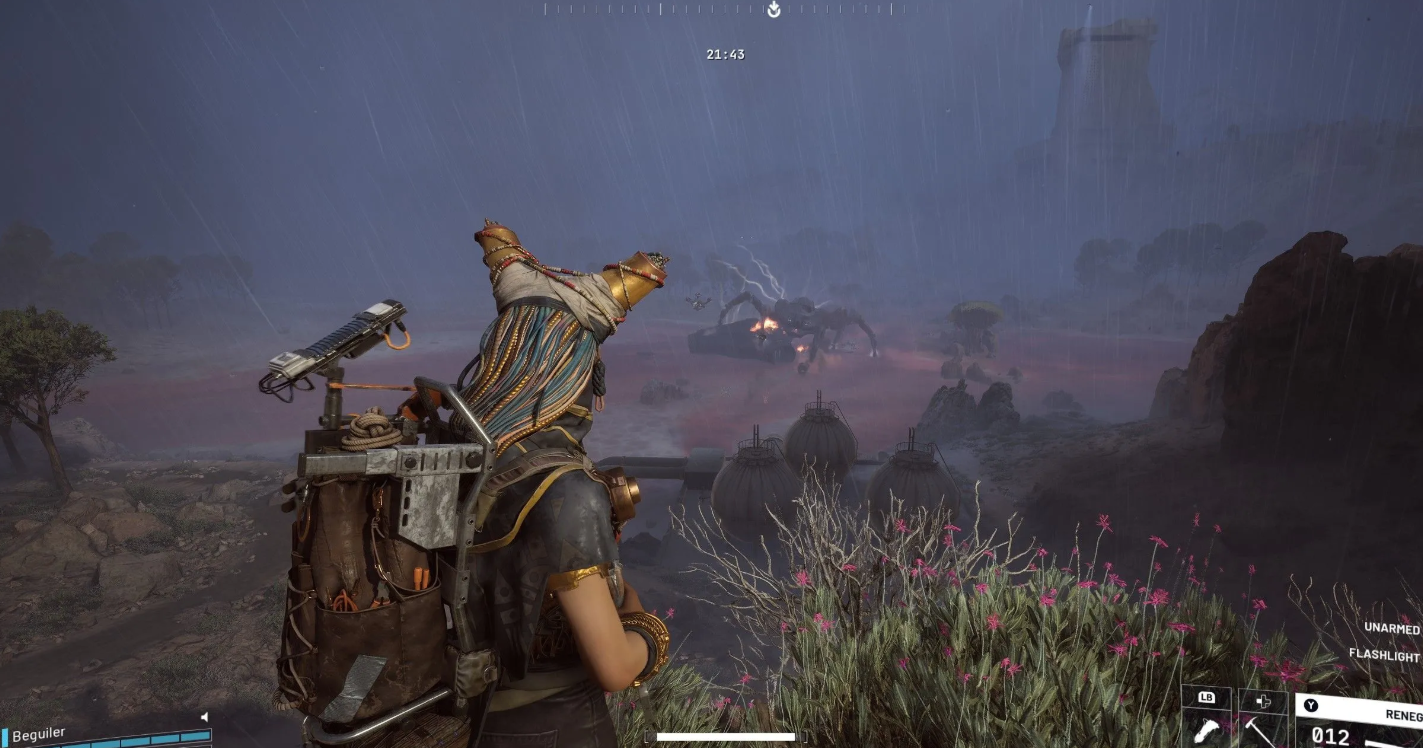Click the objective marker on the compass
The width and height of the screenshot is (1423, 748).
point(773,10)
